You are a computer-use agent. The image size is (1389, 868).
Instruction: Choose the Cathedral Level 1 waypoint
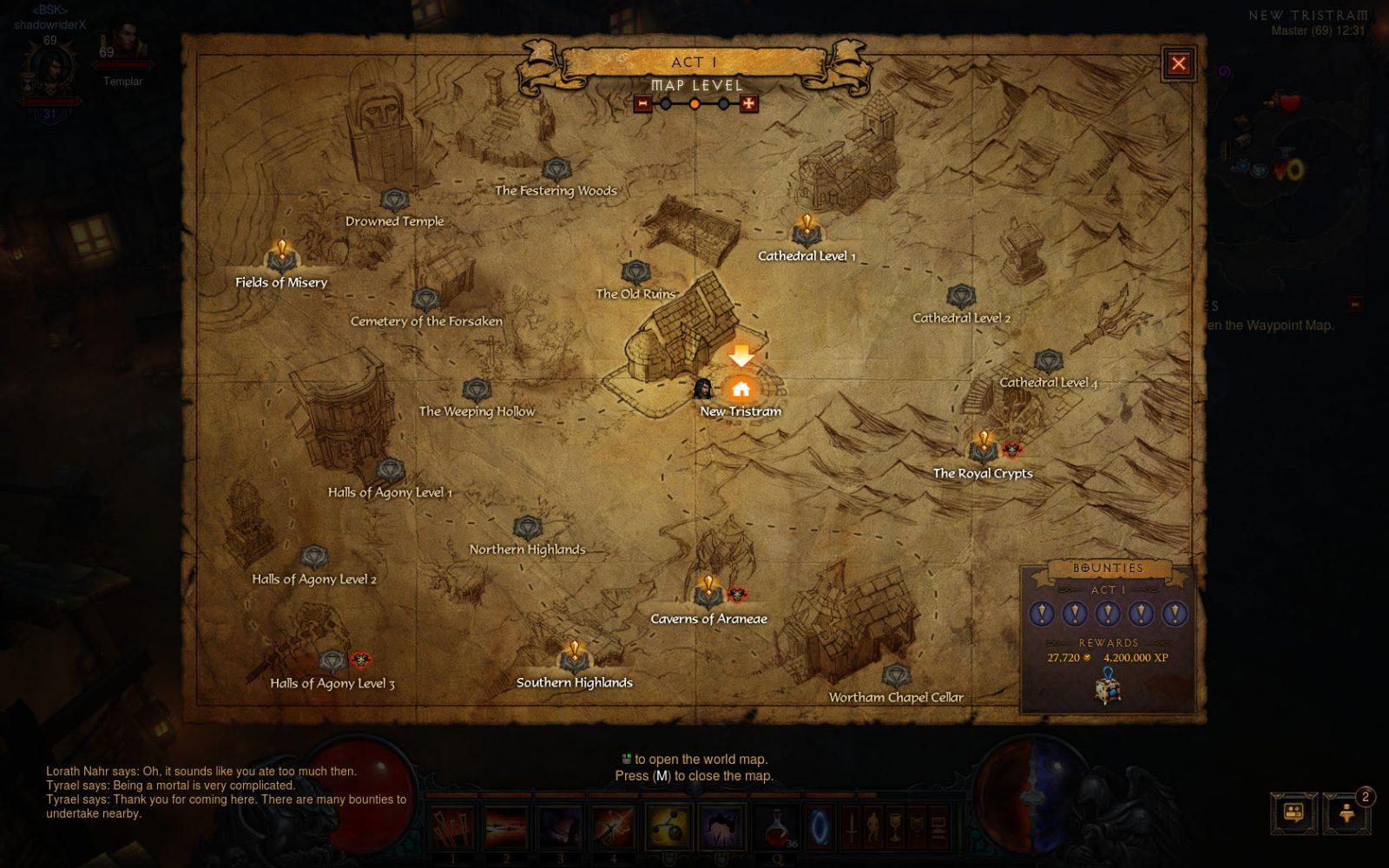coord(806,233)
